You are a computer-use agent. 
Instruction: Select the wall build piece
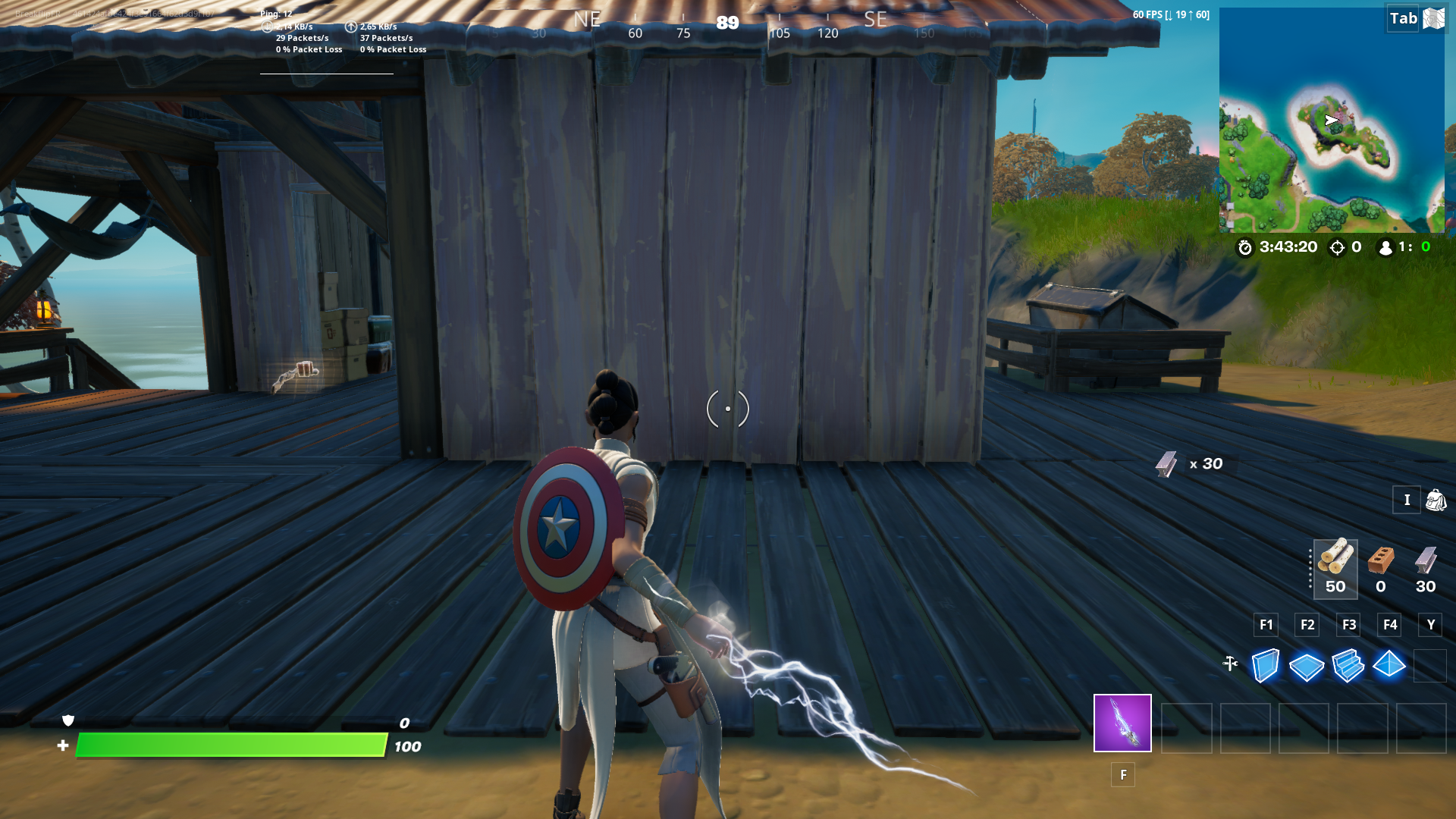(x=1265, y=667)
